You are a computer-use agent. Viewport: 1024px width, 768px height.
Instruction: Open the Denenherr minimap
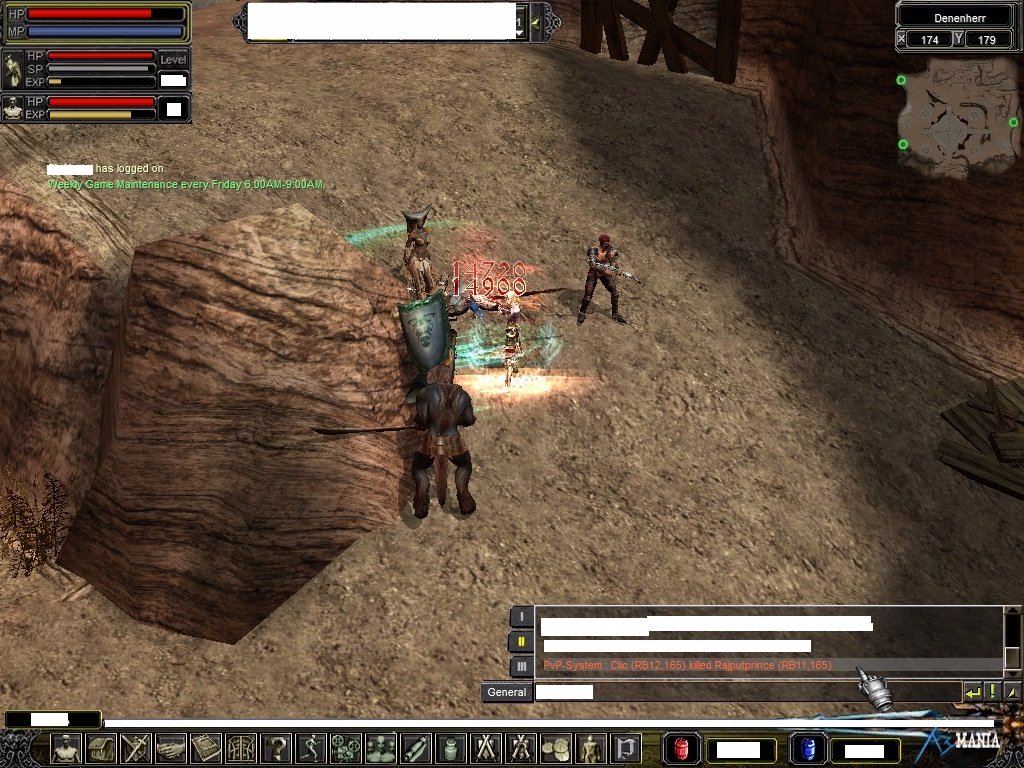[x=957, y=117]
